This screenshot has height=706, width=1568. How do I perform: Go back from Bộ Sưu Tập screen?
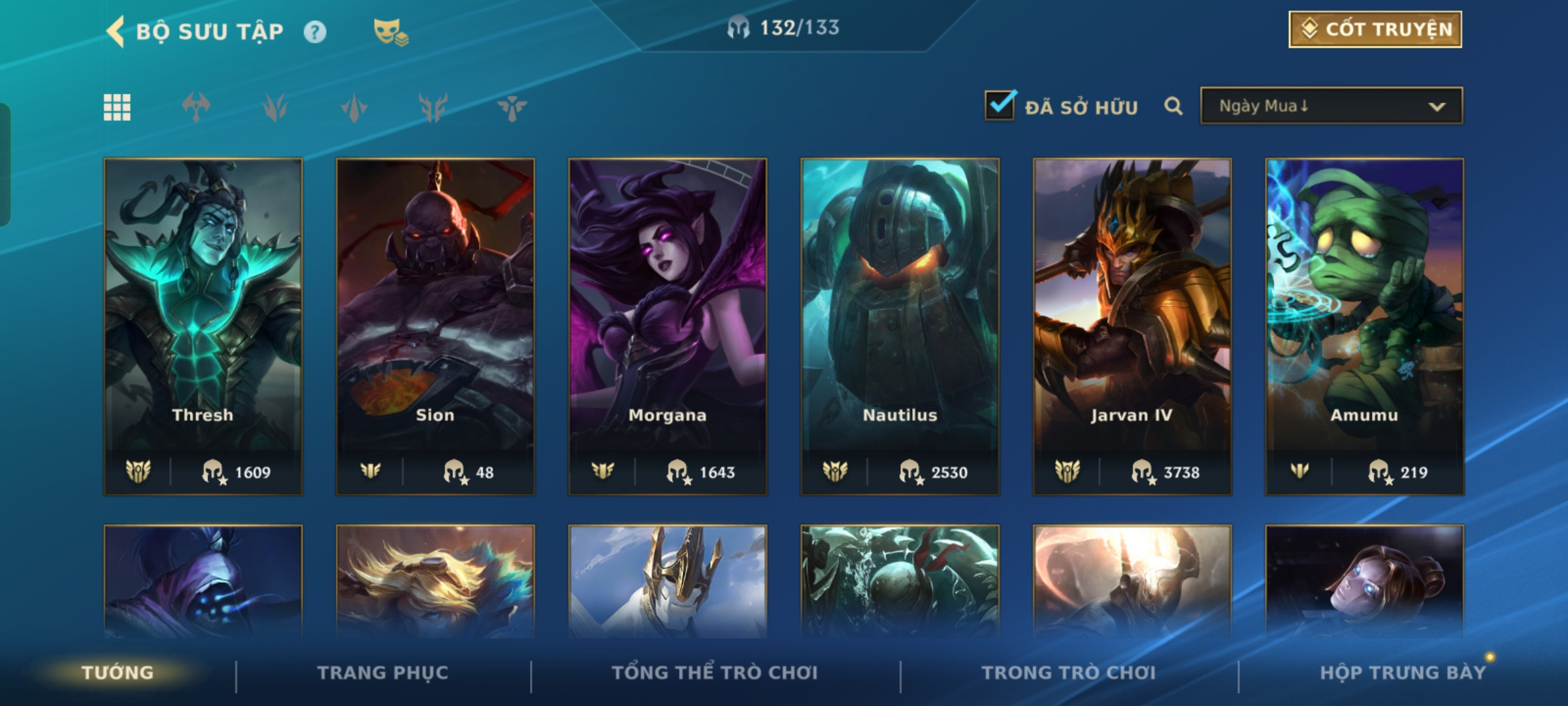116,32
